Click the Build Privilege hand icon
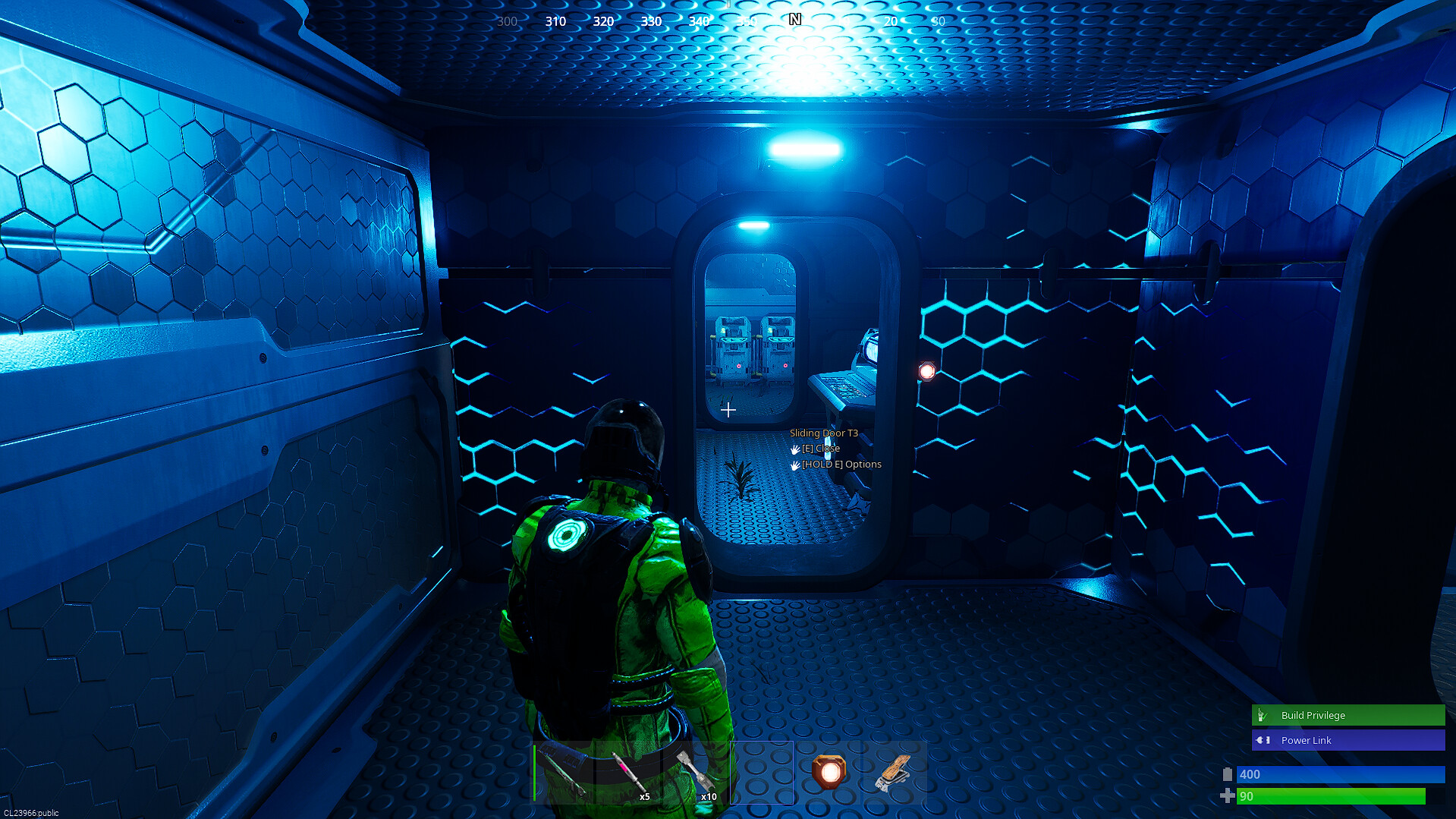This screenshot has width=1456, height=819. pyautogui.click(x=1262, y=715)
